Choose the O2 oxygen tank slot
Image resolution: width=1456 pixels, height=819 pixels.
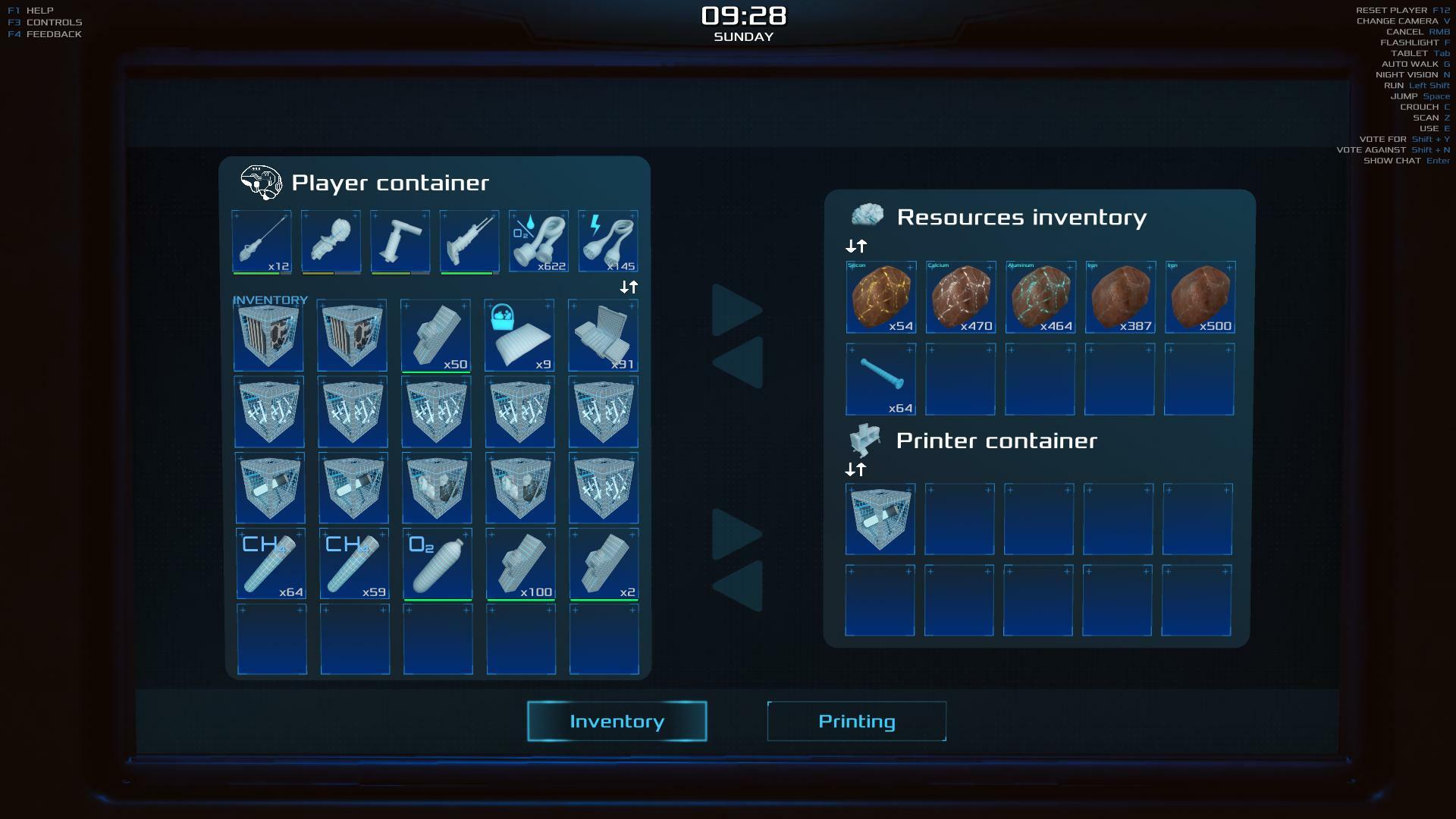[x=438, y=563]
